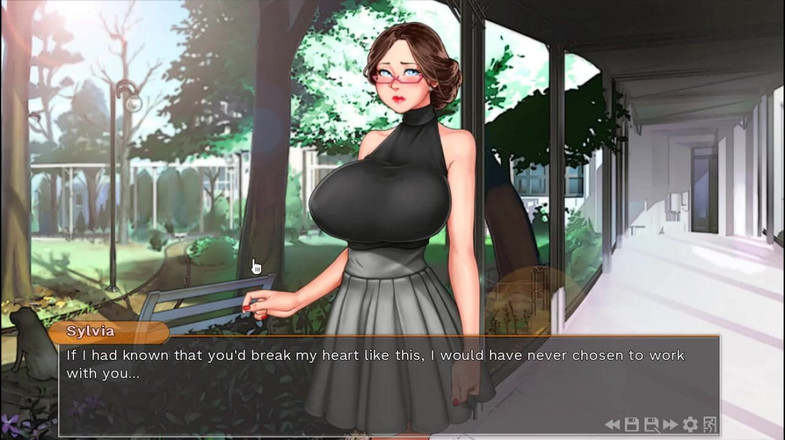Save the game with the floppy disk icon
785x440 pixels.
tap(631, 424)
